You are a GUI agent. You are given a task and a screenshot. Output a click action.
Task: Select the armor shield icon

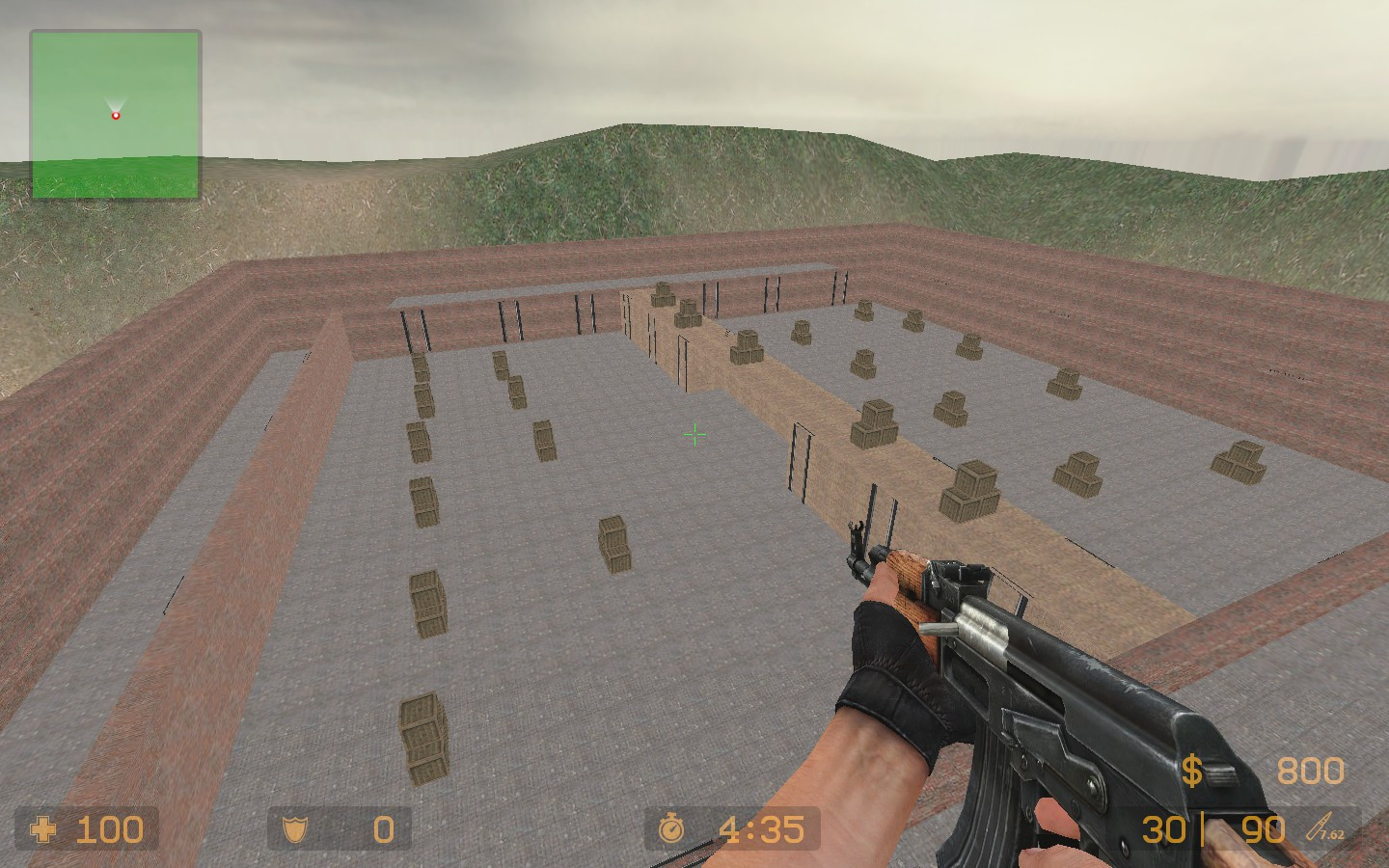[297, 828]
